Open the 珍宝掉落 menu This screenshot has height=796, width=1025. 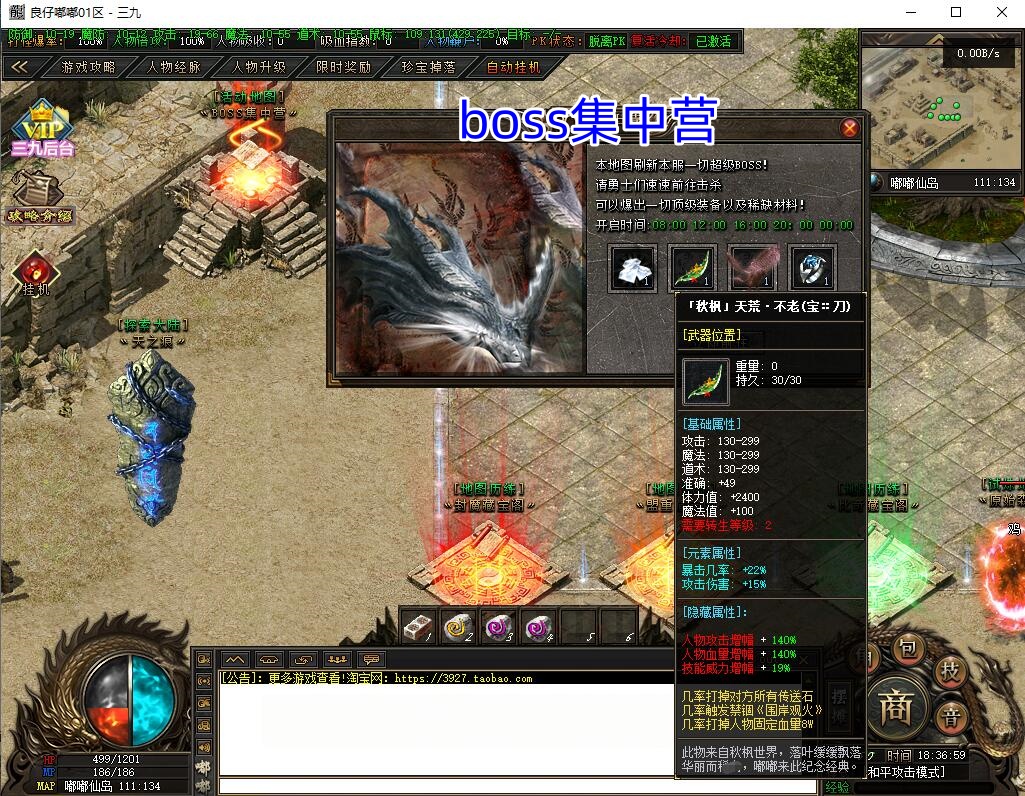(x=429, y=67)
